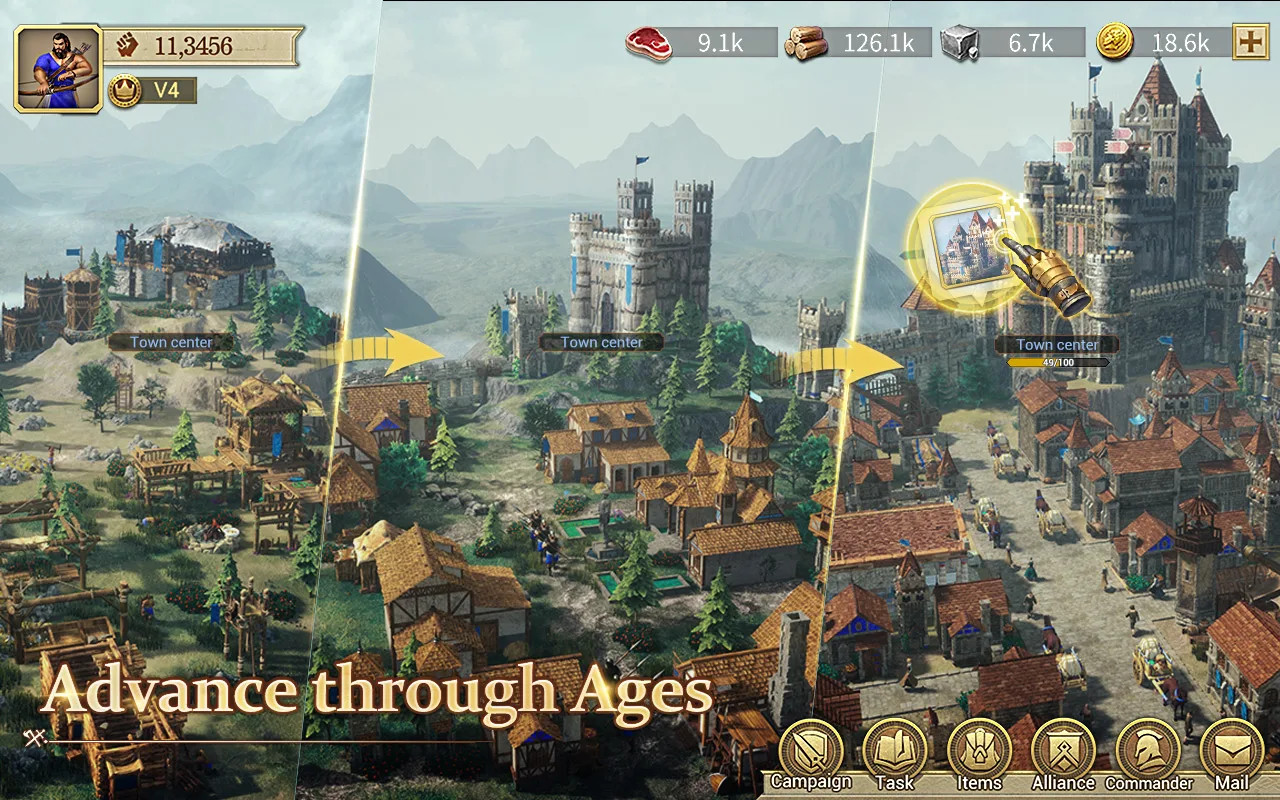
Task: Click the meat food resource icon
Action: pos(649,43)
